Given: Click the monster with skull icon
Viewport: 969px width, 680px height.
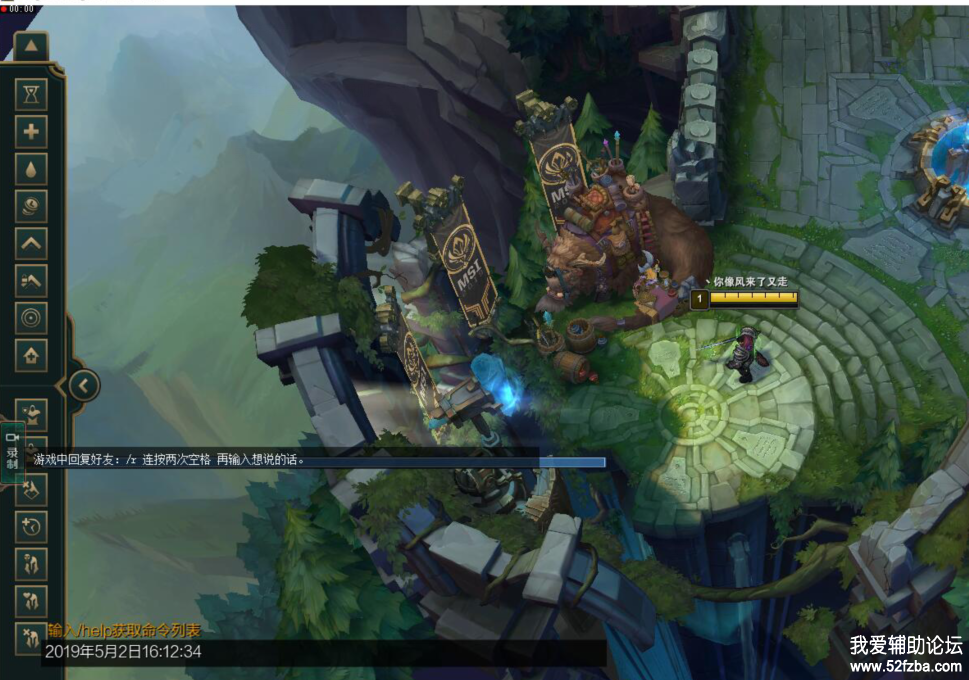Looking at the screenshot, I should tap(32, 563).
